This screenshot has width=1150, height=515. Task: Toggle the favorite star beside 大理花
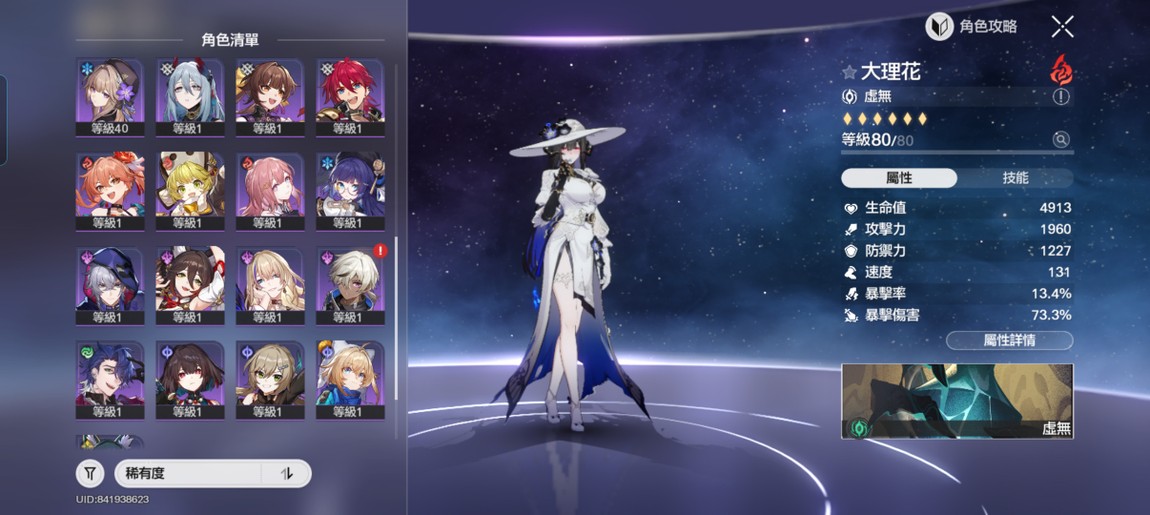pos(849,72)
